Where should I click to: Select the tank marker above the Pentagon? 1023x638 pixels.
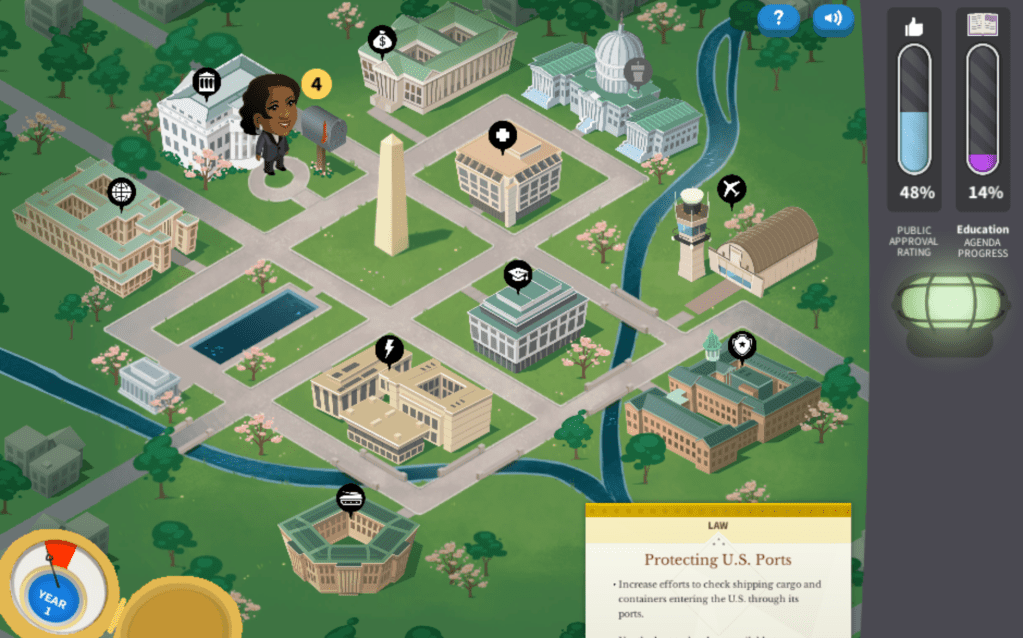click(350, 497)
